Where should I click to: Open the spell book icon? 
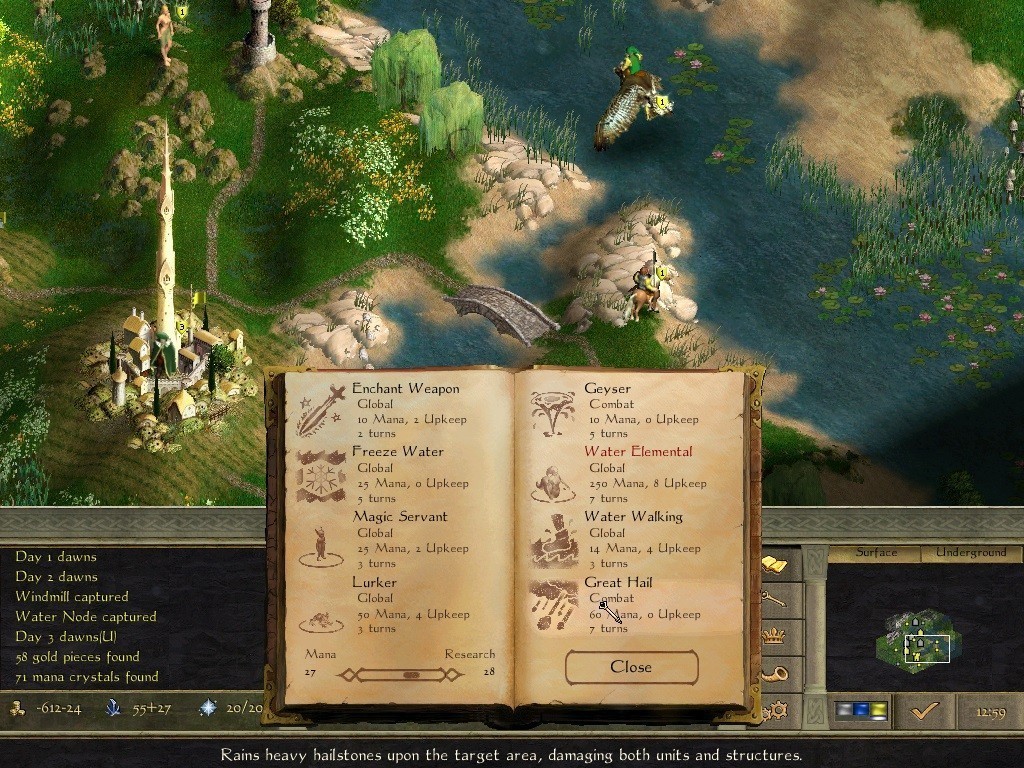(775, 565)
